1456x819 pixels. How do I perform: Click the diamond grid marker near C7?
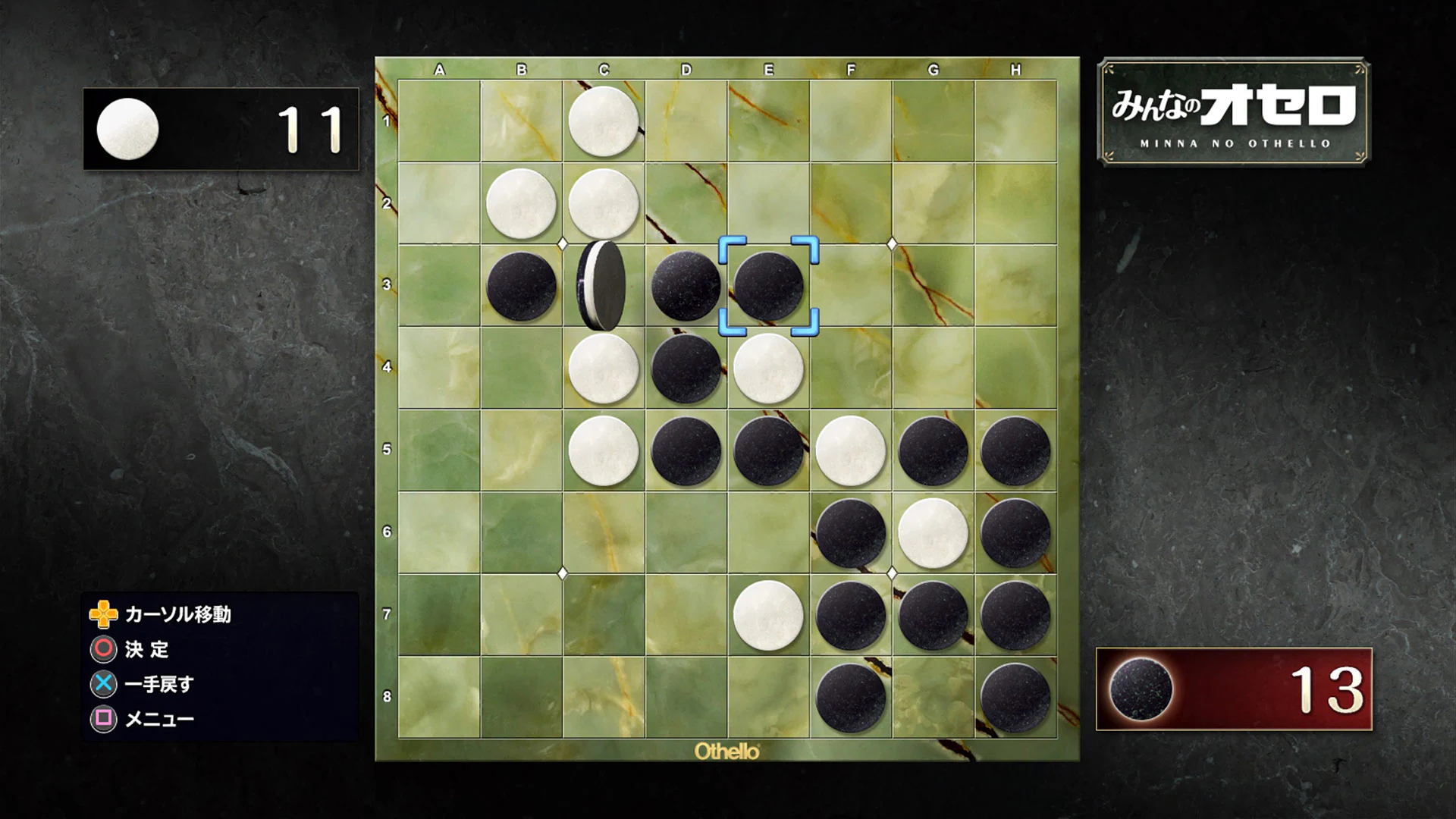563,574
